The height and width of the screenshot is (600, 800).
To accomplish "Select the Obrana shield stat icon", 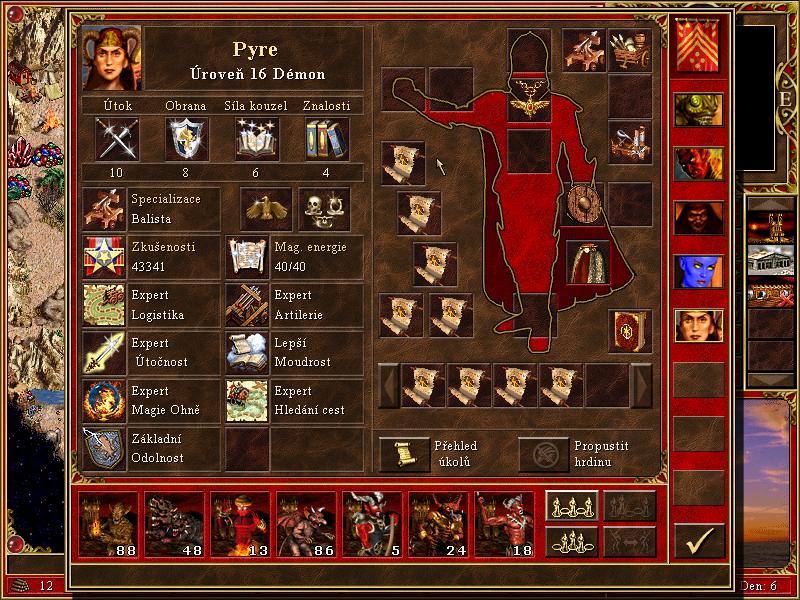I will 186,138.
